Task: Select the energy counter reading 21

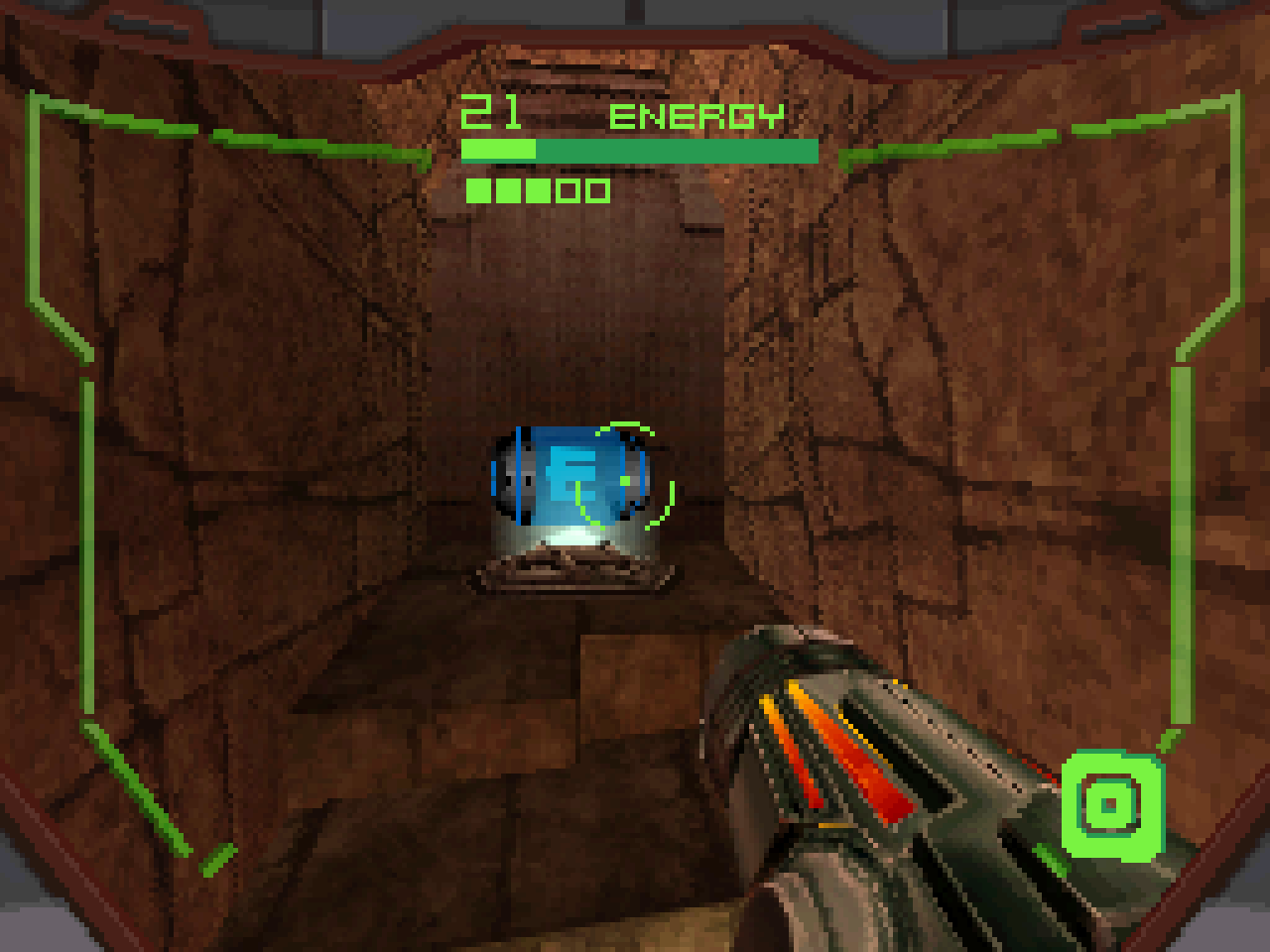Action: [493, 111]
